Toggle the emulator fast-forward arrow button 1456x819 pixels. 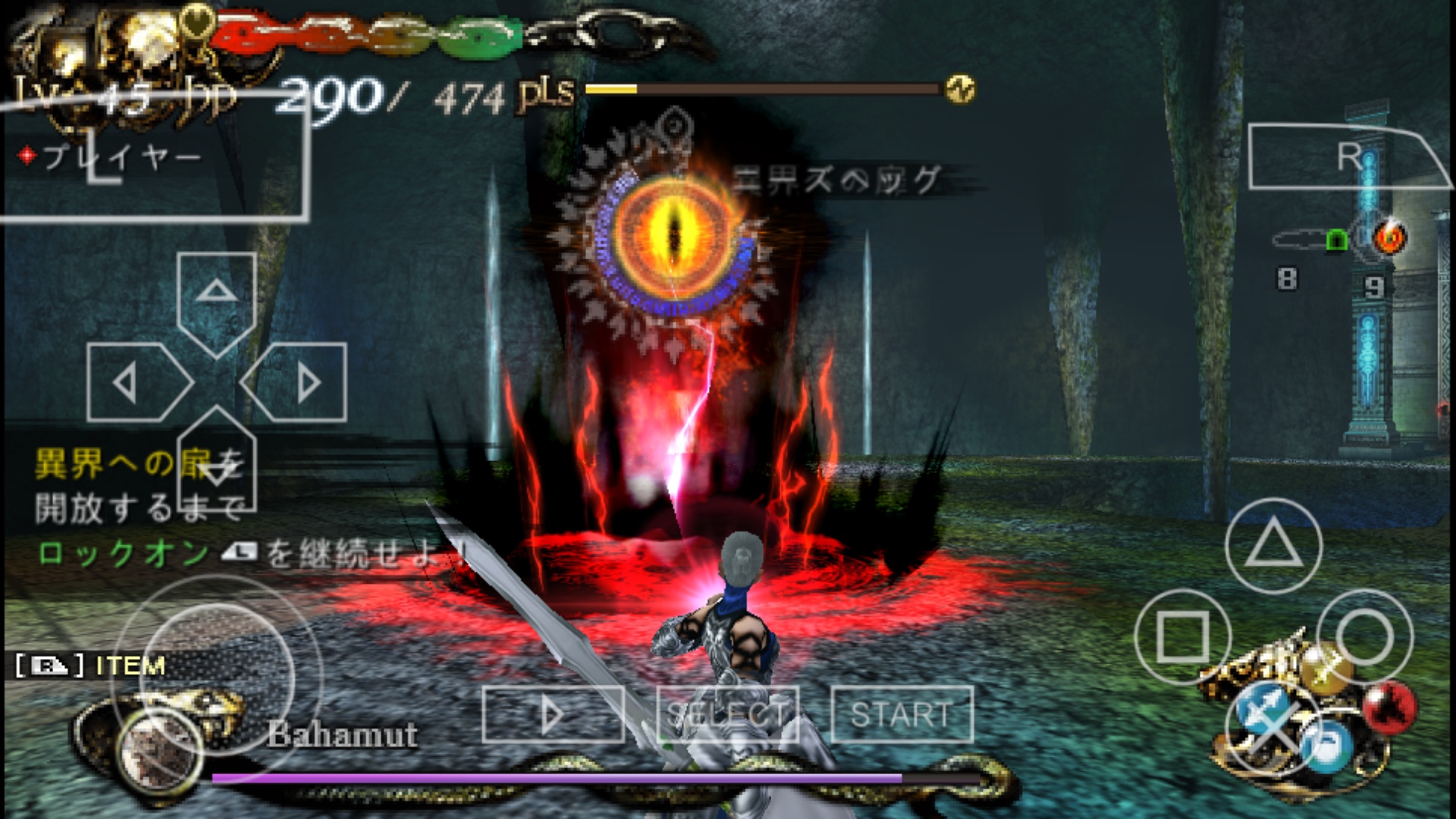553,714
